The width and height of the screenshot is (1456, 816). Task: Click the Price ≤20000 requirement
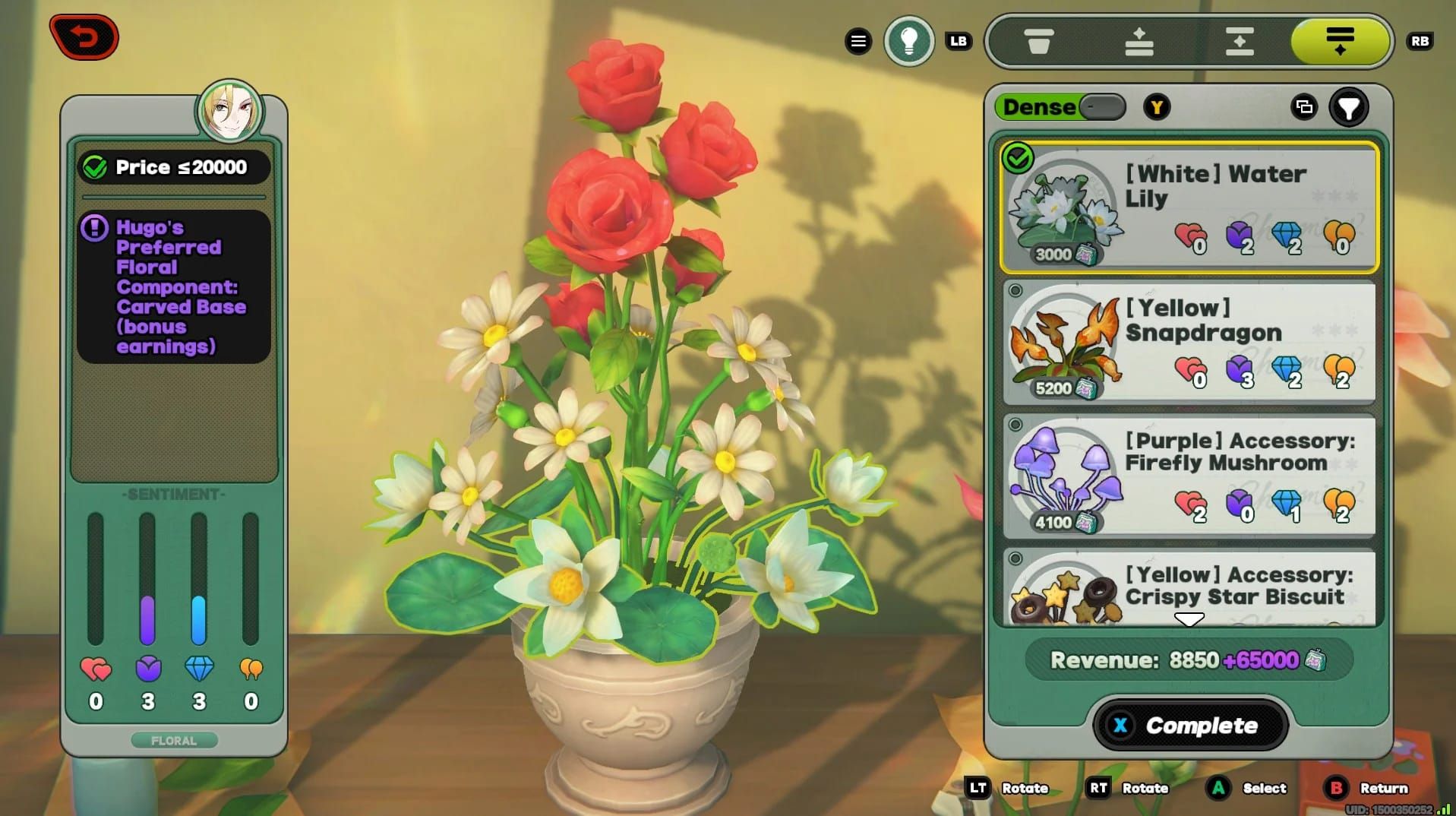pyautogui.click(x=175, y=167)
